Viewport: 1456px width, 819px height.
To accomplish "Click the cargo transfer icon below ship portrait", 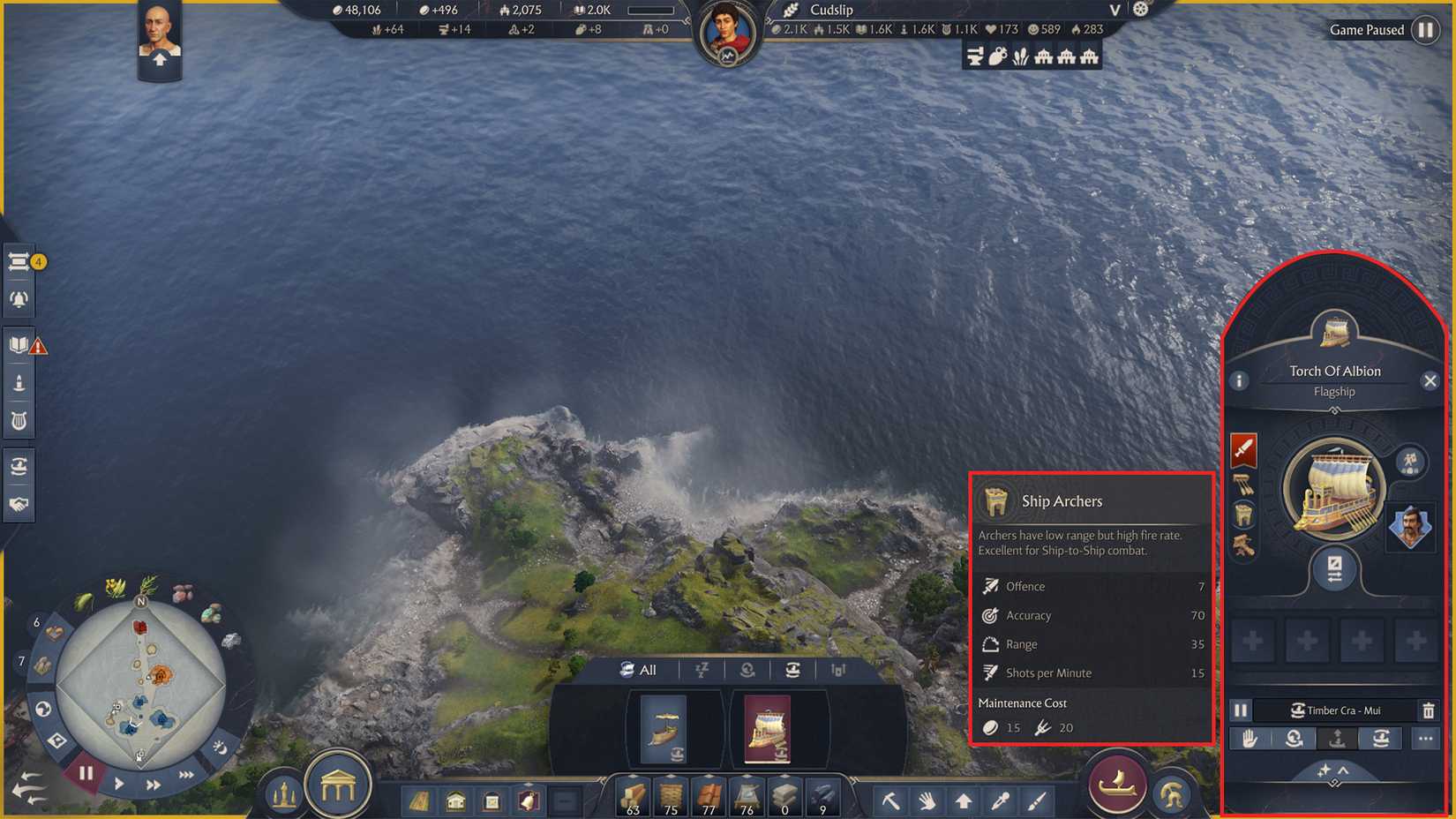I will point(1335,569).
